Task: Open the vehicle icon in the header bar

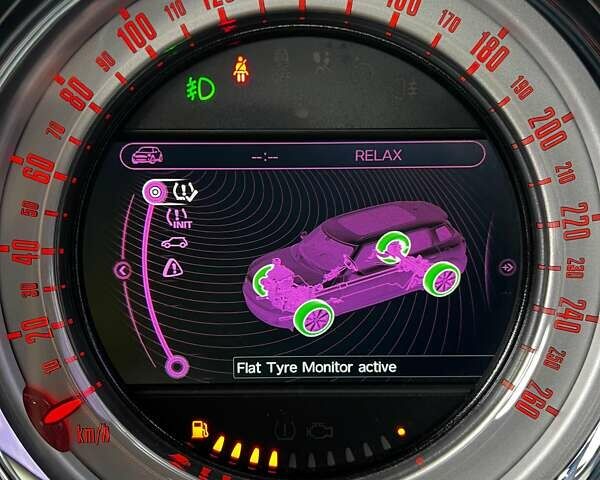Action: (x=148, y=155)
